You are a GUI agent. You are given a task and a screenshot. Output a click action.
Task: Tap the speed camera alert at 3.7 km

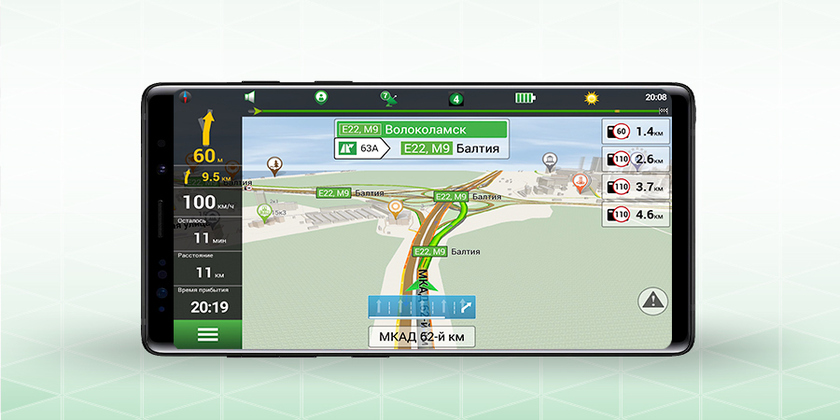click(x=634, y=186)
